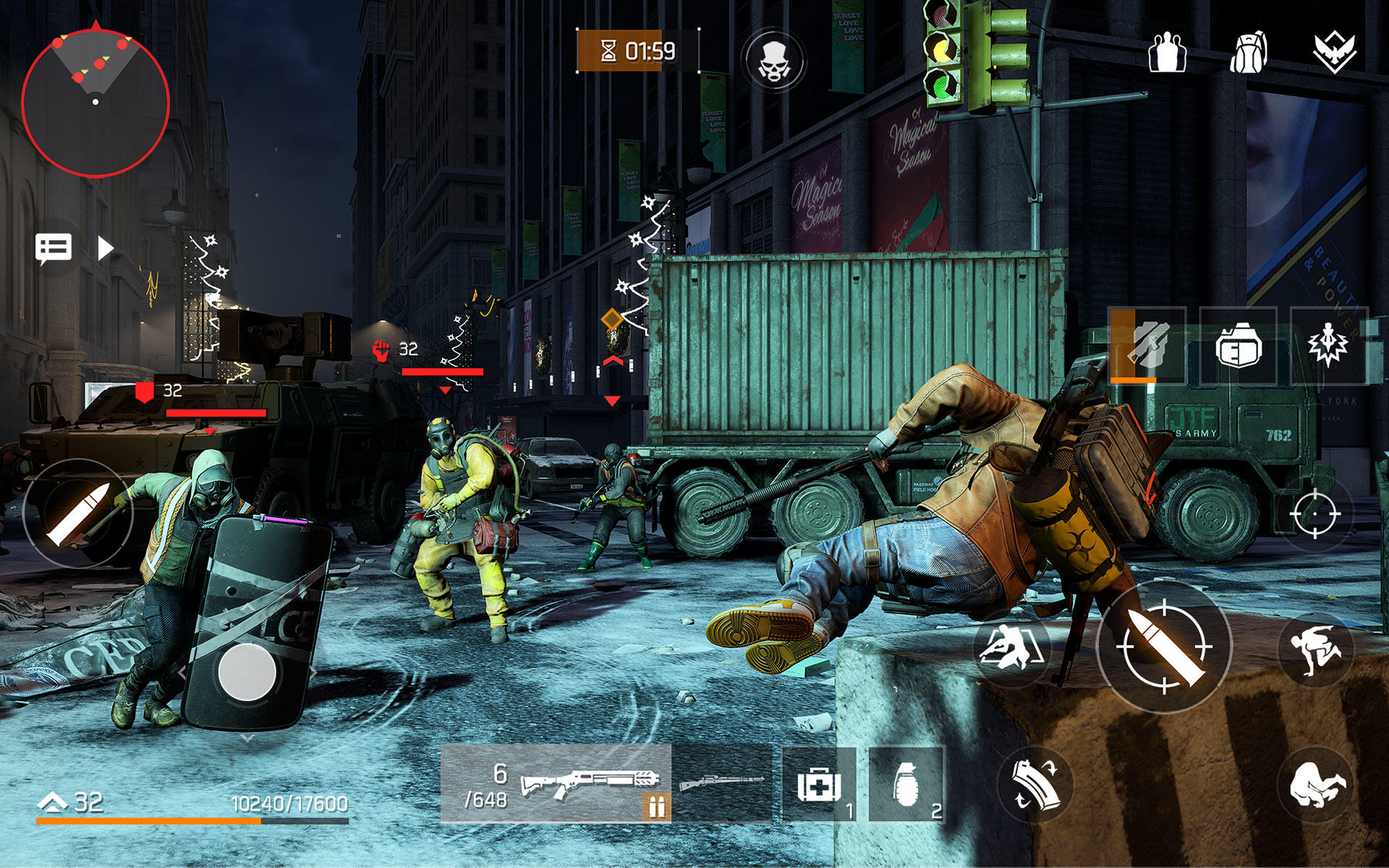This screenshot has height=868, width=1389.
Task: Aim down sights with the crosshair button
Action: [1314, 514]
